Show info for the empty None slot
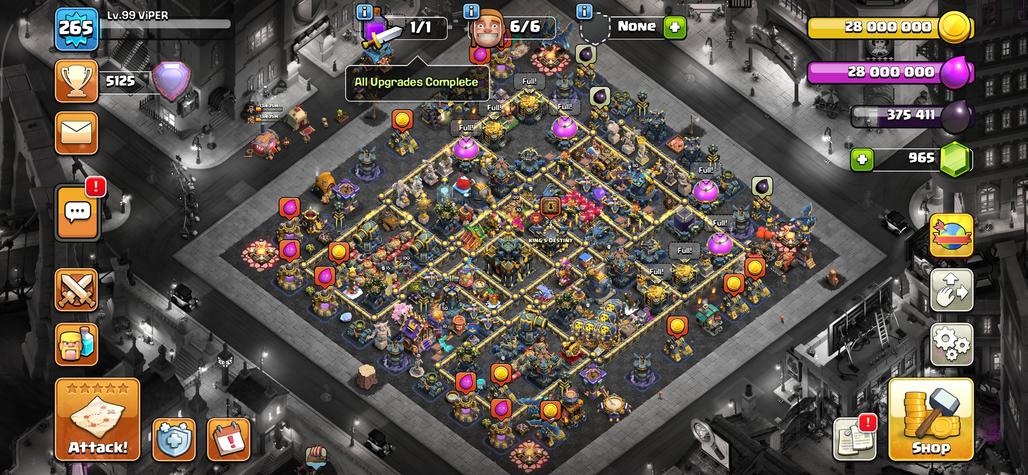Image resolution: width=1028 pixels, height=475 pixels. (584, 12)
